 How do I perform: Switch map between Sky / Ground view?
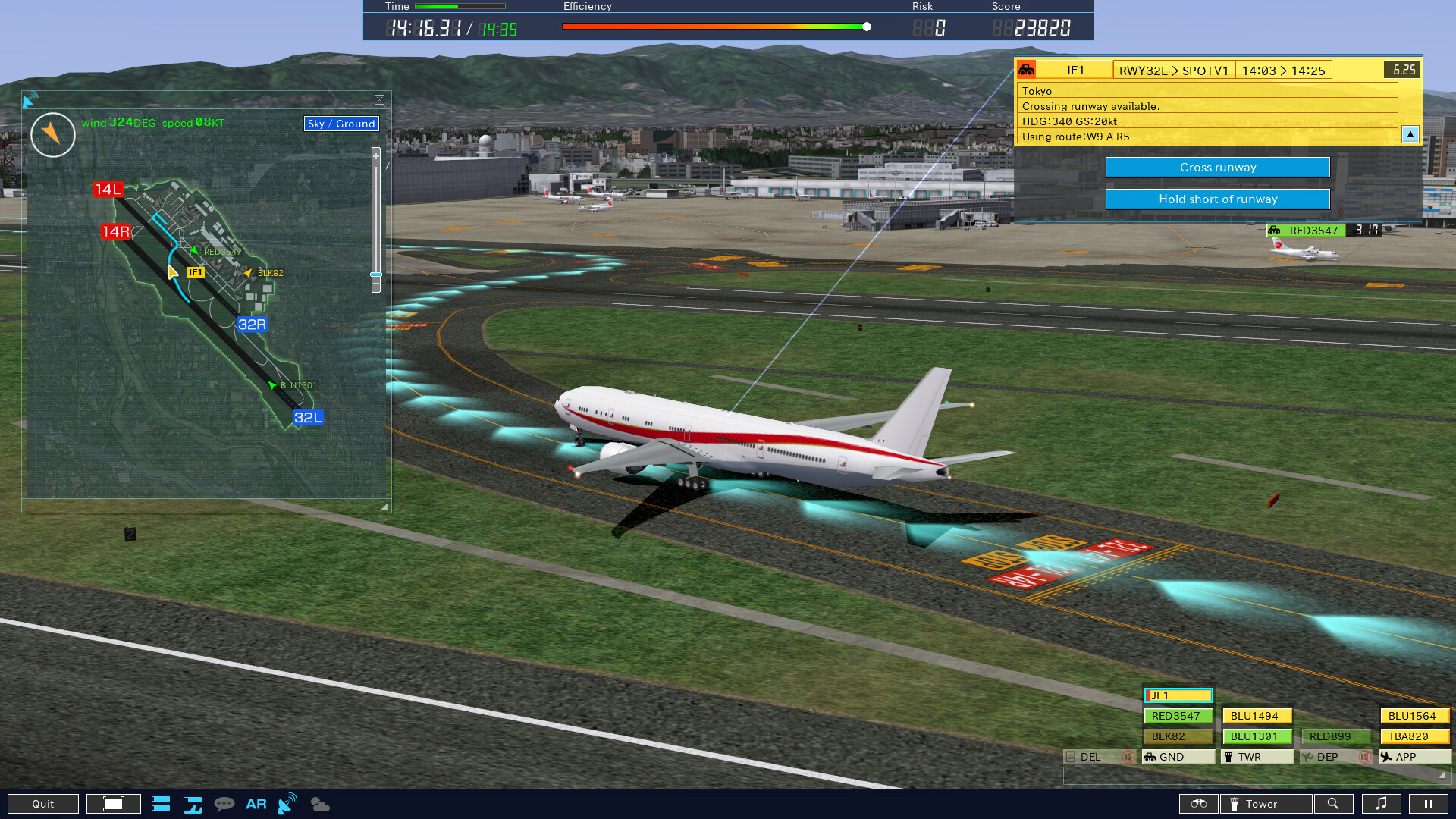[341, 124]
